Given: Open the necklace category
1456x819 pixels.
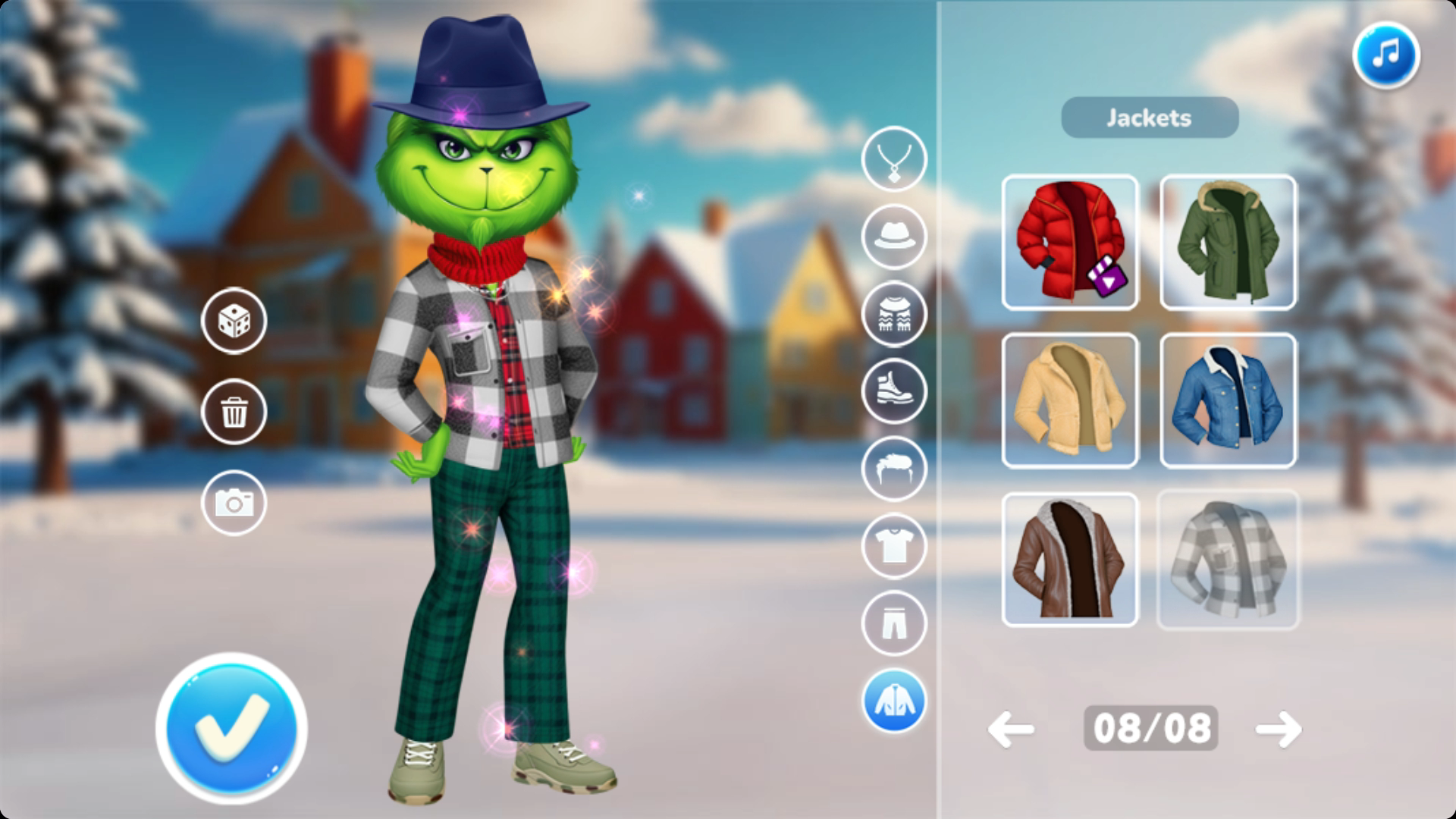Looking at the screenshot, I should 894,159.
